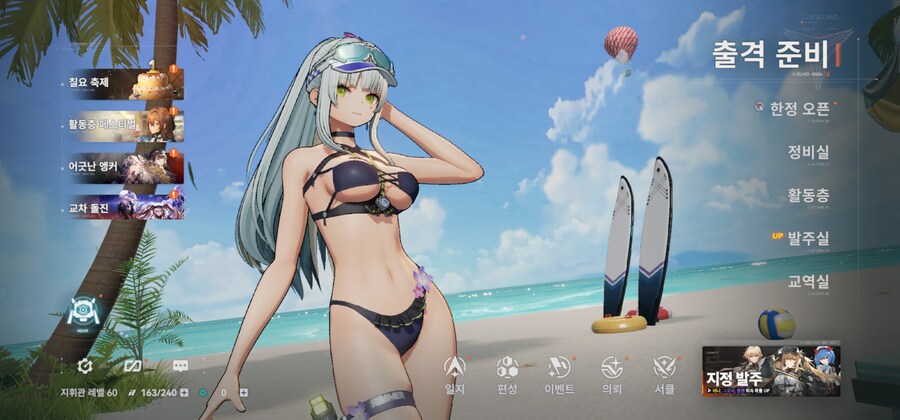Select the 한정 오픈 menu entry
This screenshot has width=900, height=420.
pos(798,108)
